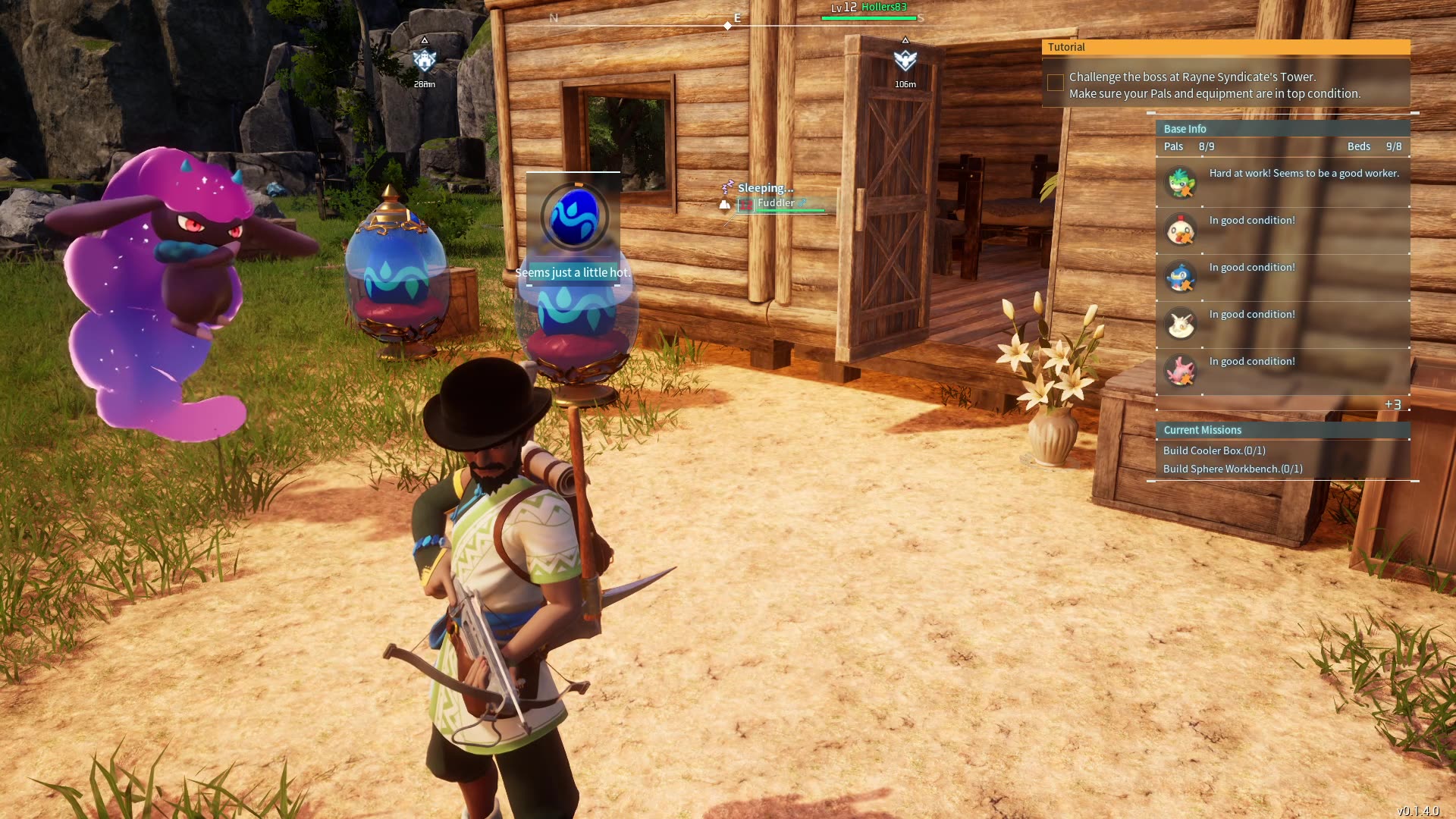The image size is (1456, 819).
Task: Select the pink pal portrait
Action: (1181, 371)
